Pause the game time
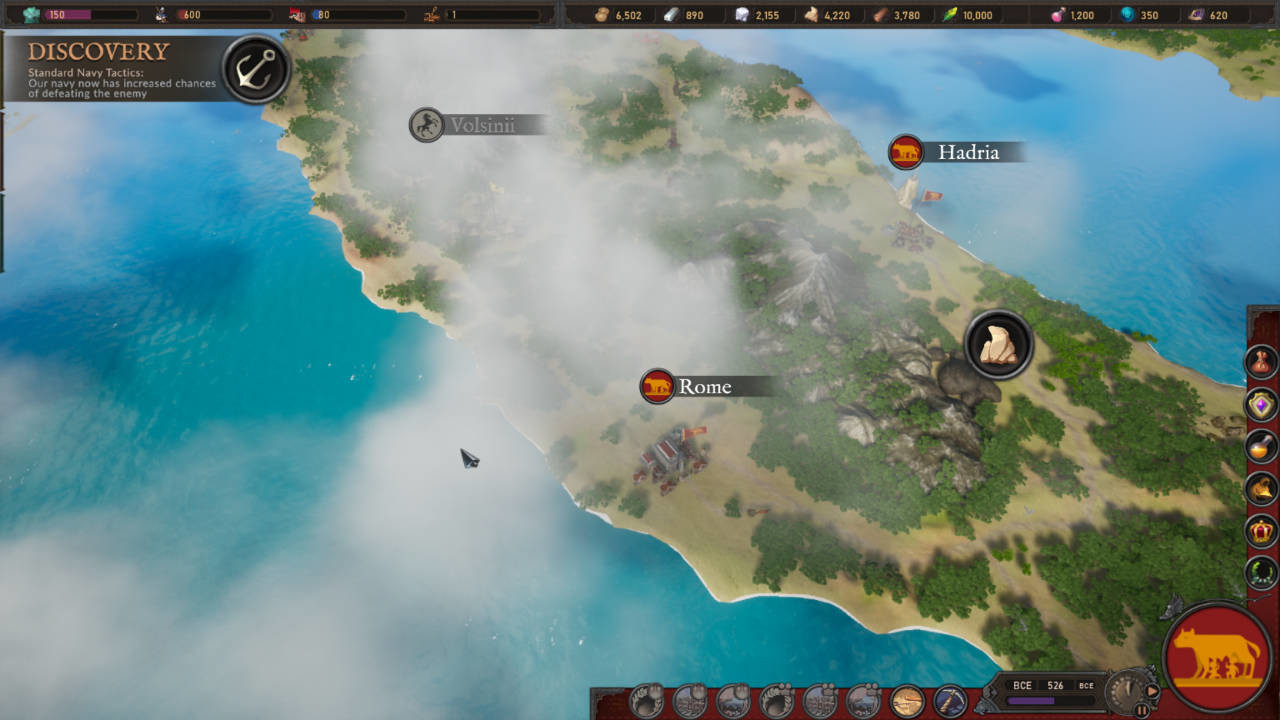Screen dimensions: 1280x720 [1141, 710]
